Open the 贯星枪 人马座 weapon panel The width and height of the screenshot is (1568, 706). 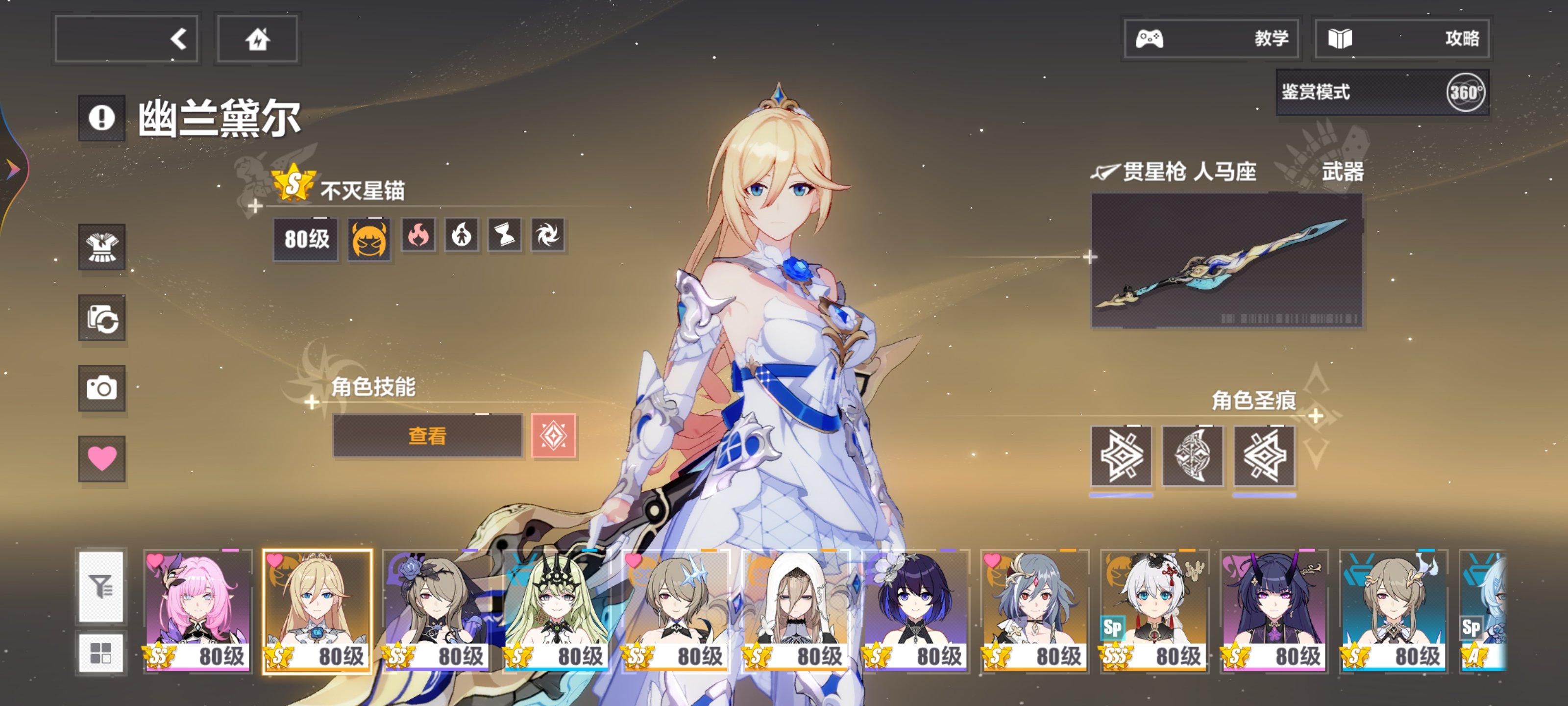point(1226,260)
